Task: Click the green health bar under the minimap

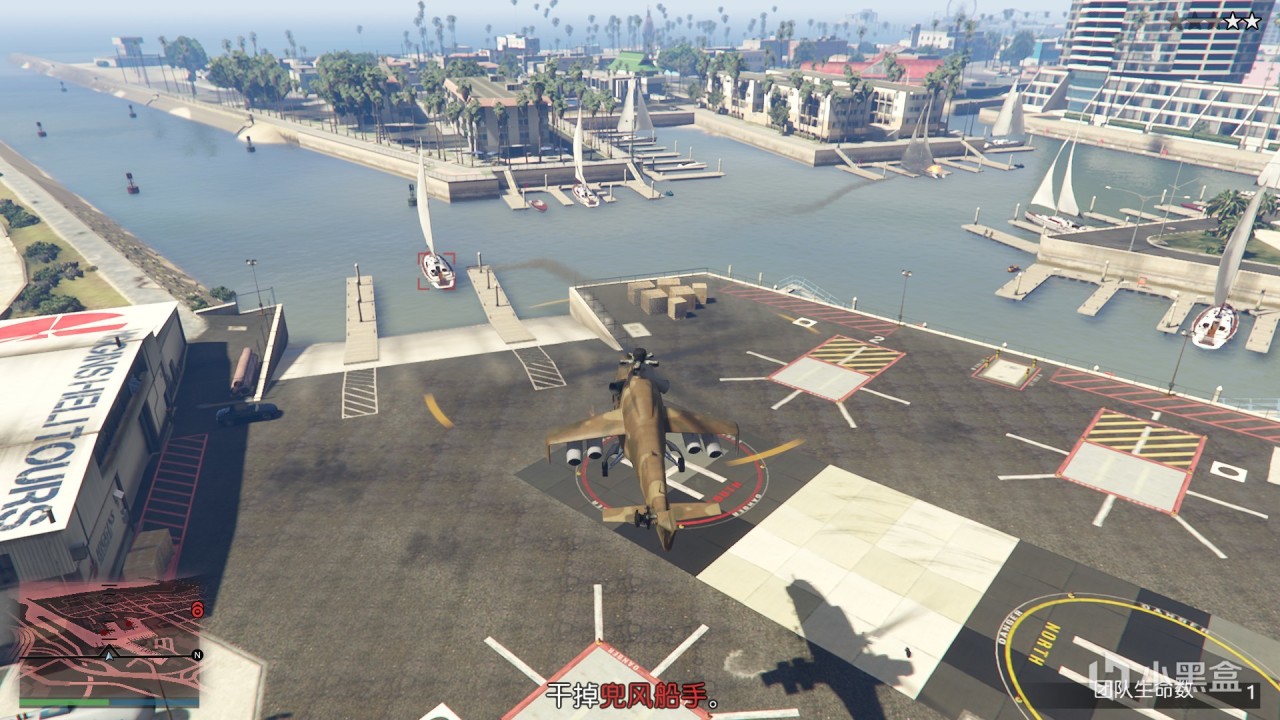Action: coord(63,701)
